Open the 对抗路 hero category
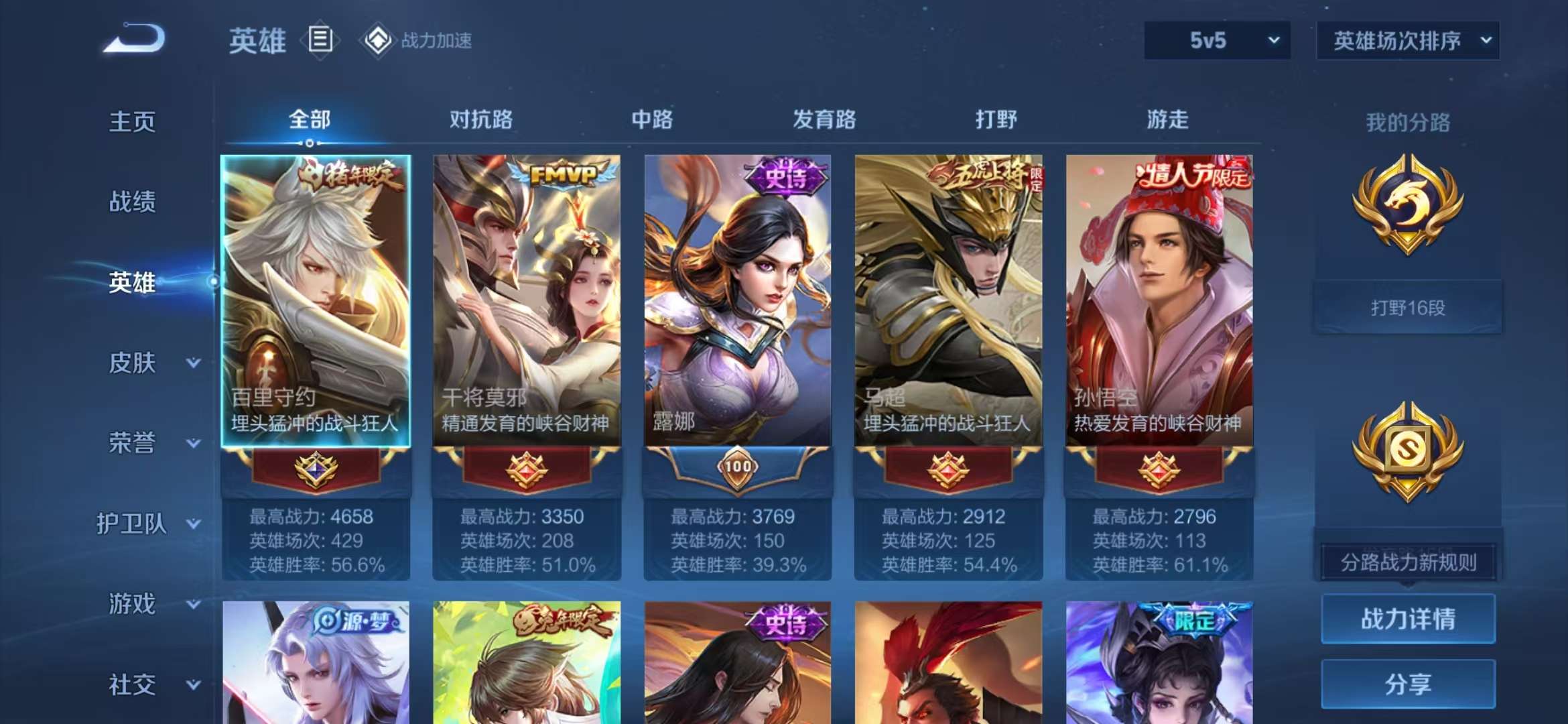The image size is (1568, 724). point(482,119)
